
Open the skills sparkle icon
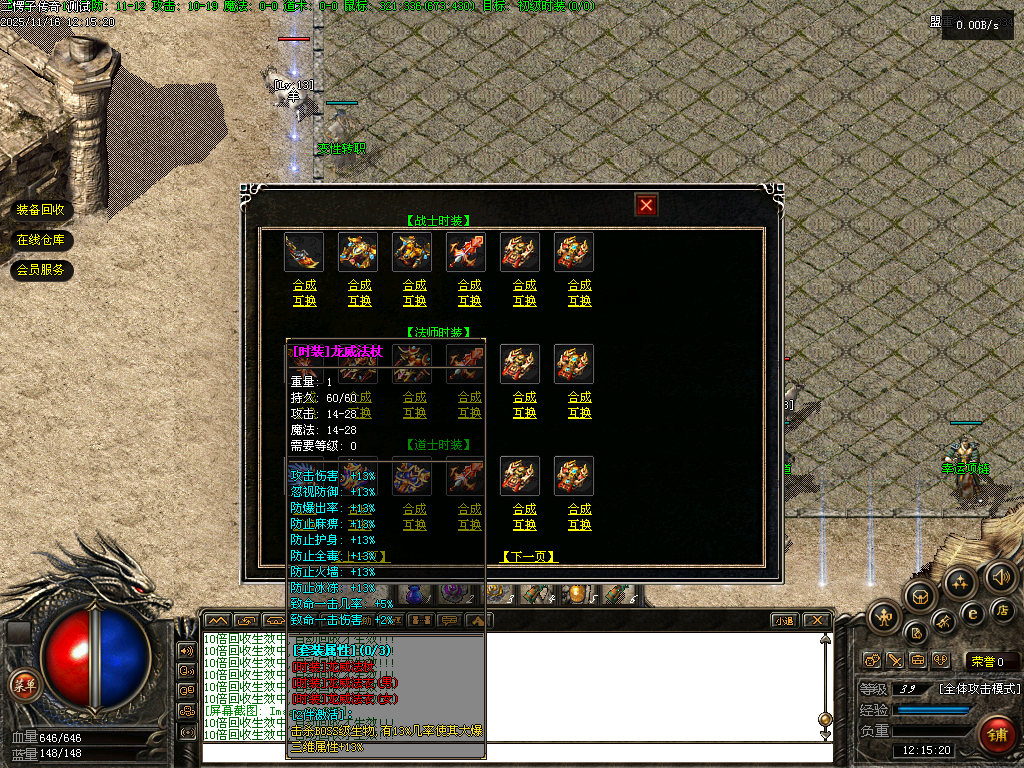click(x=961, y=583)
